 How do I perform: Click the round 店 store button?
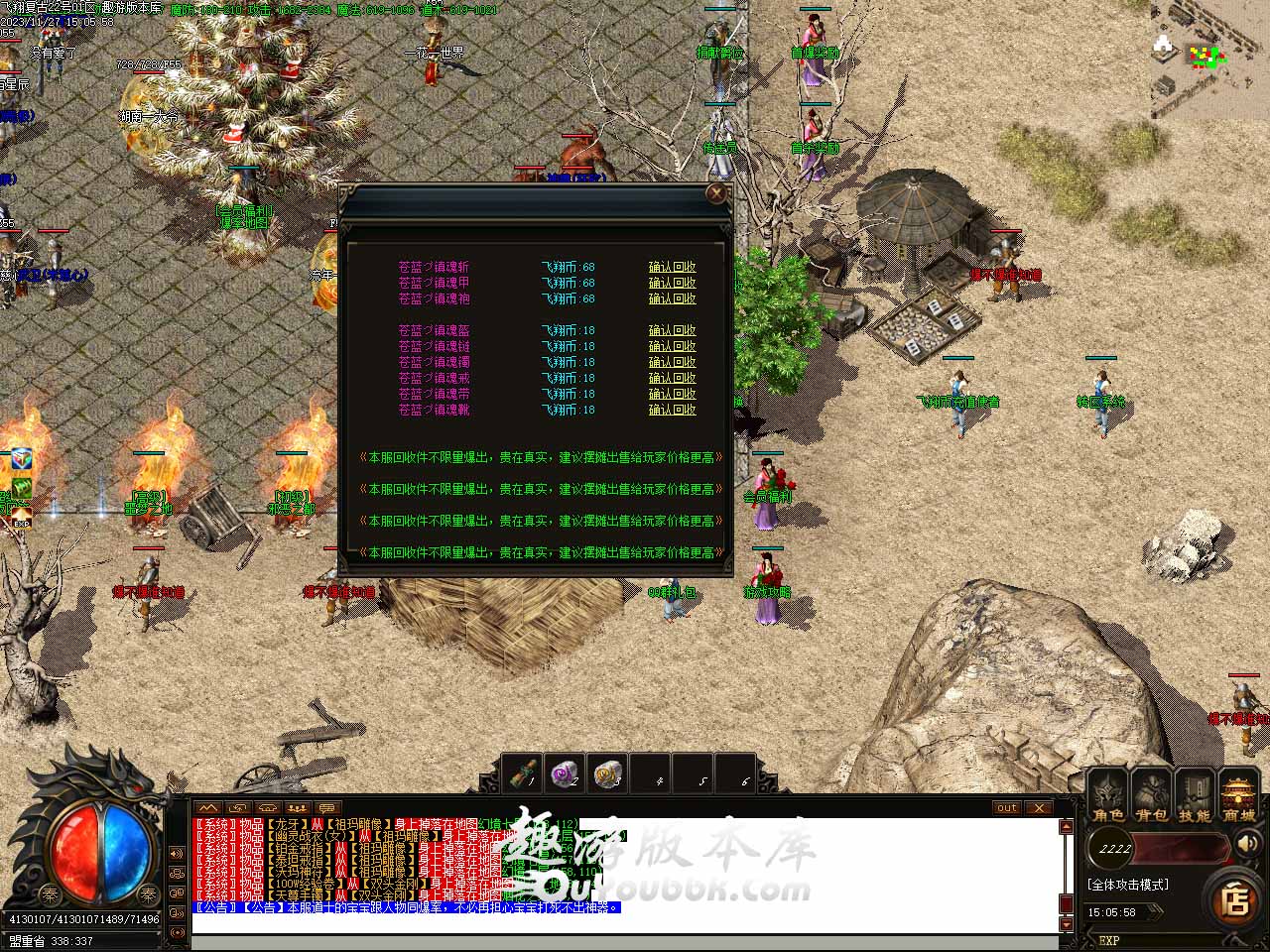pos(1235,900)
